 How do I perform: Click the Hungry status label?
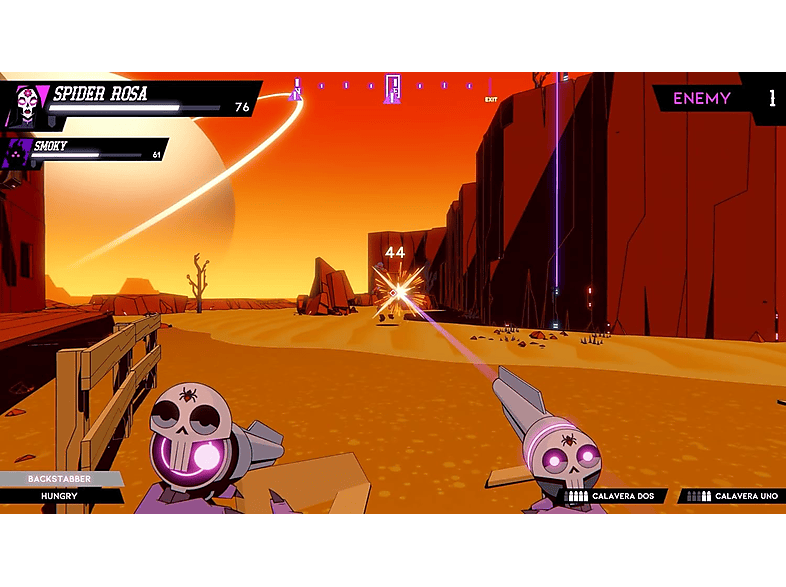[60, 495]
